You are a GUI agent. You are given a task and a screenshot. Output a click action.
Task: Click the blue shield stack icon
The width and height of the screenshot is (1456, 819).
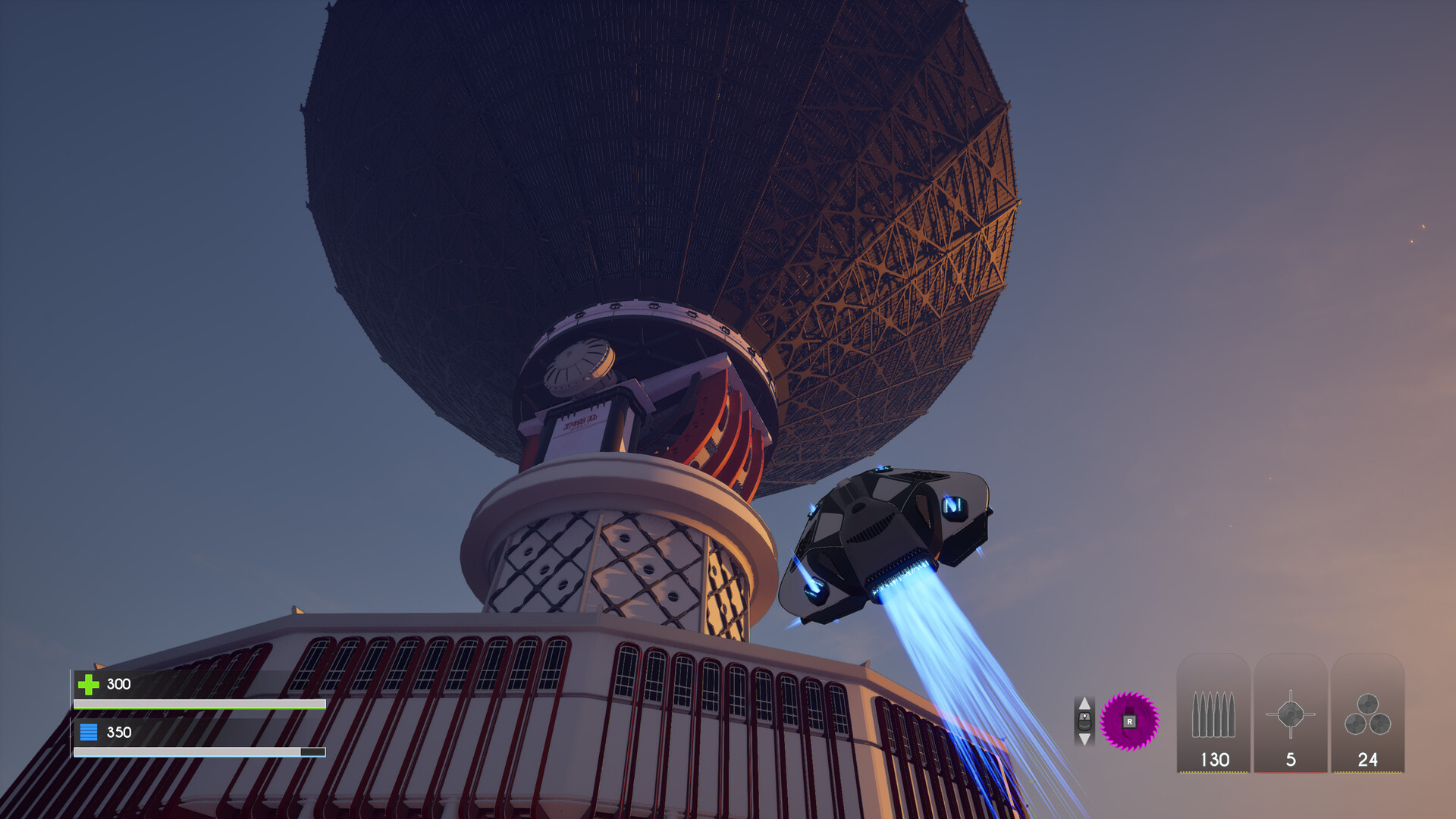[89, 733]
